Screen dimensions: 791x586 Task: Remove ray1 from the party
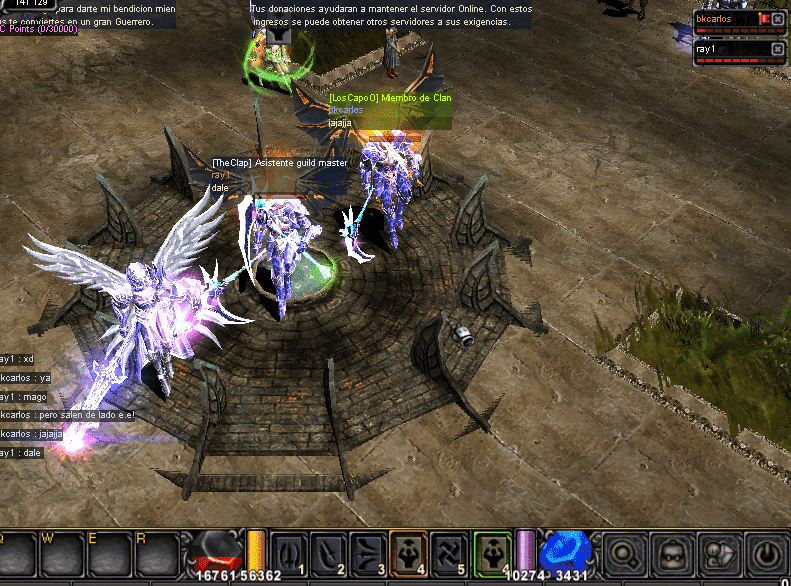coord(778,48)
